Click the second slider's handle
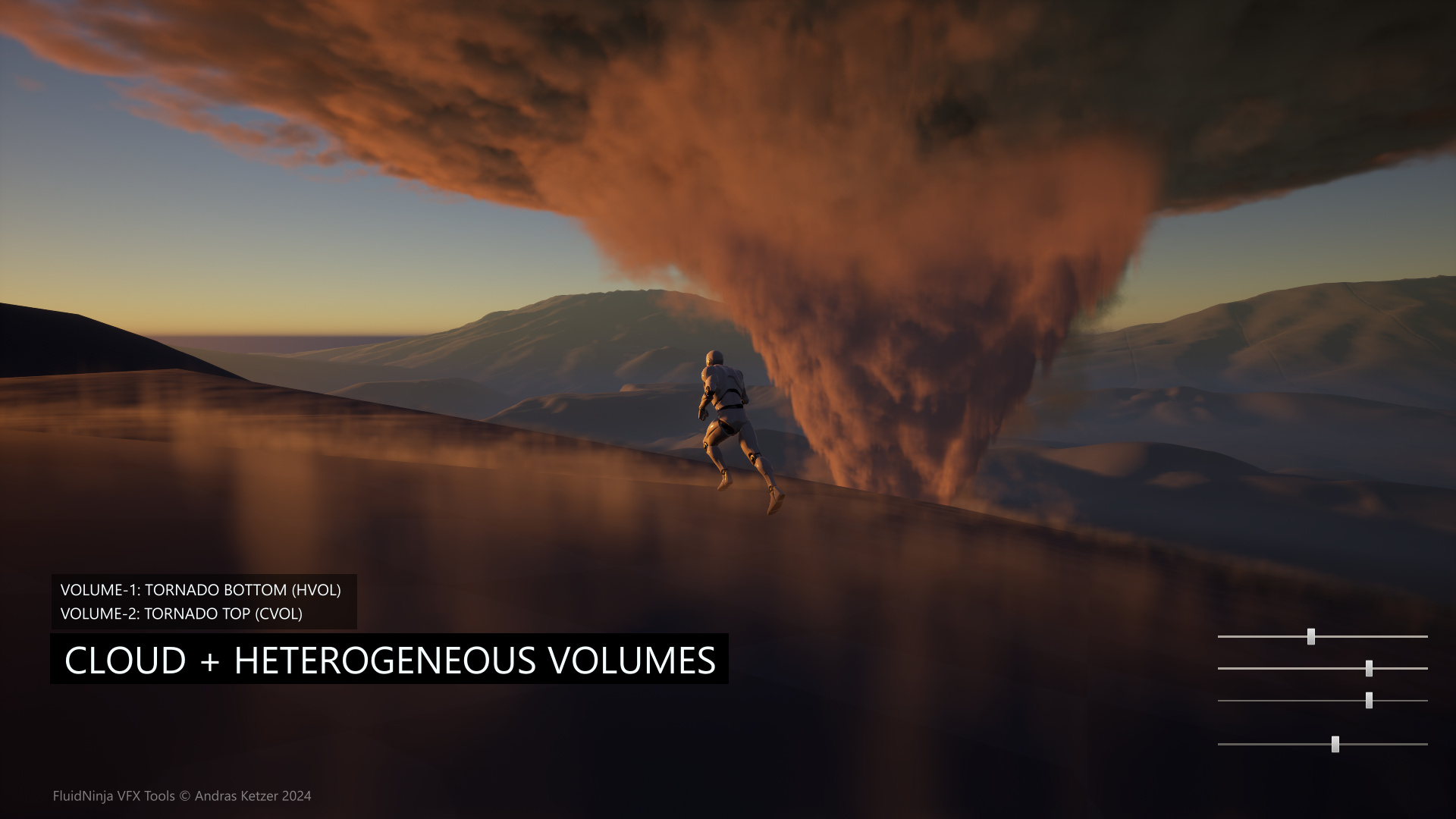This screenshot has width=1456, height=819. [1369, 668]
